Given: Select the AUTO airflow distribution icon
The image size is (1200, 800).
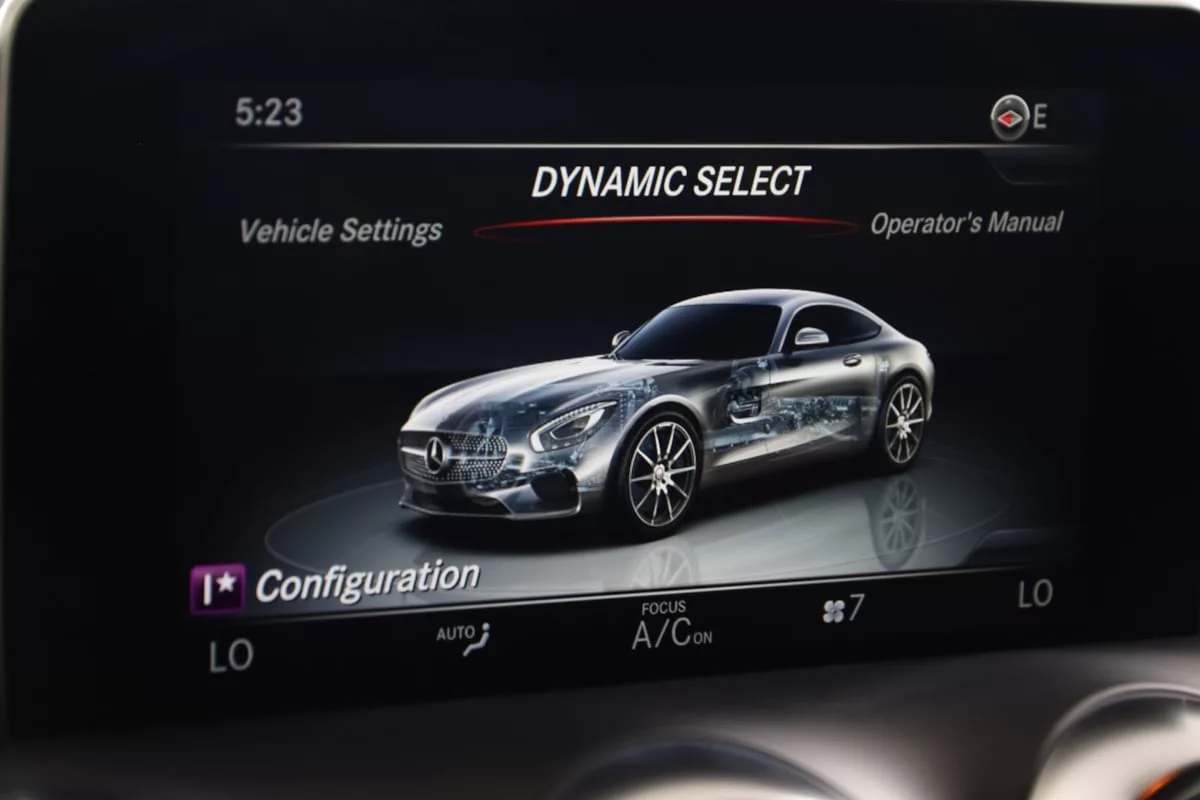Looking at the screenshot, I should [464, 637].
